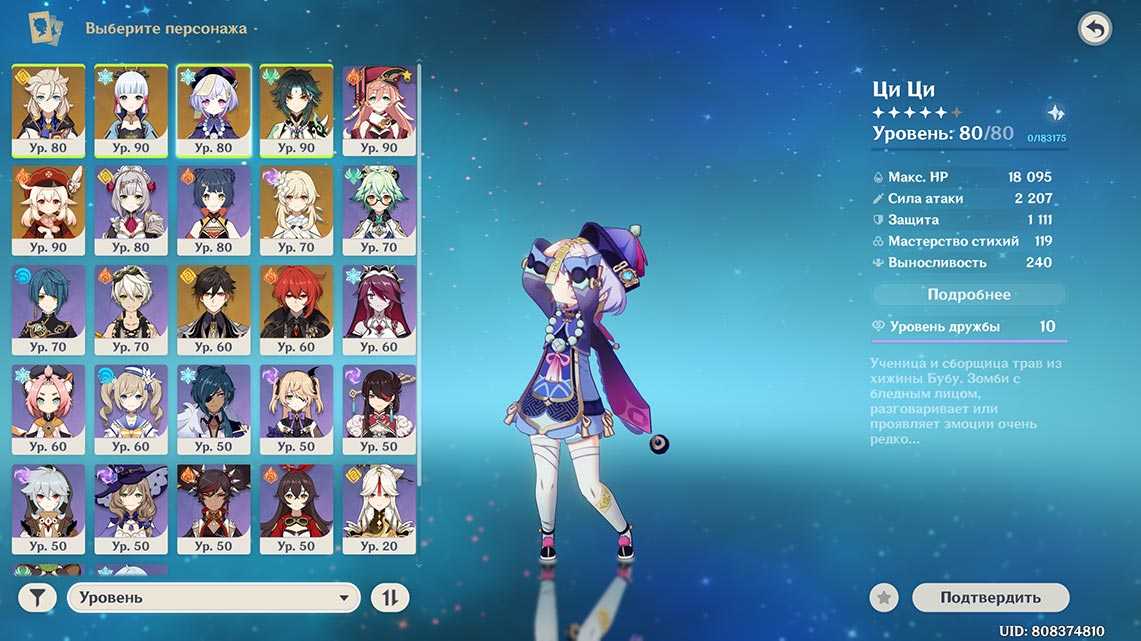Open the Уровень sort dropdown

[x=213, y=598]
